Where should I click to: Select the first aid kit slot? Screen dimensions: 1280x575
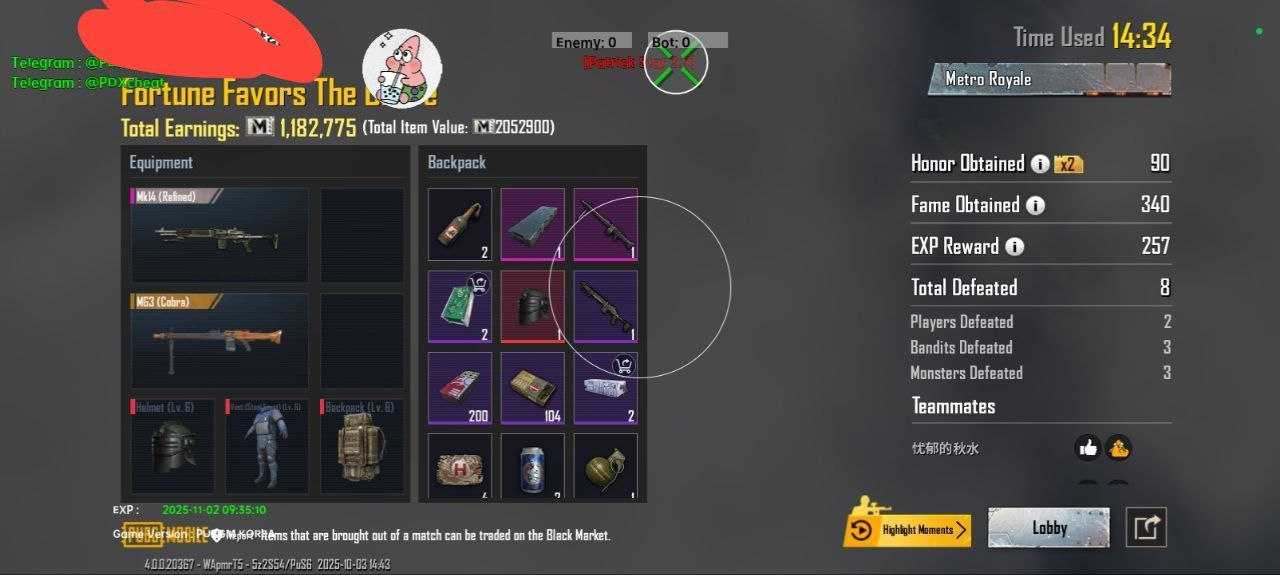[x=460, y=465]
